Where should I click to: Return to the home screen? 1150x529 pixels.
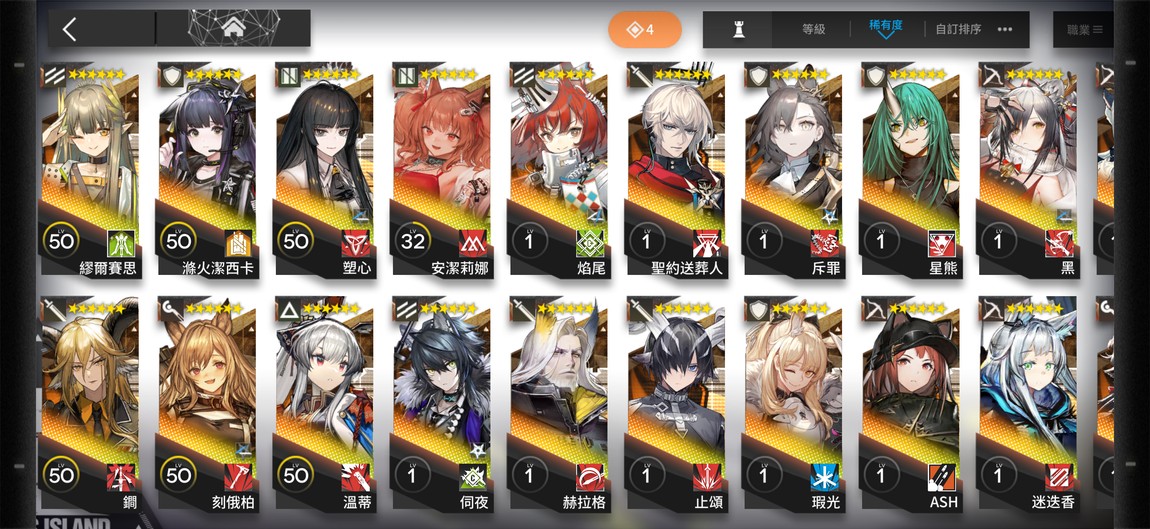pos(234,28)
